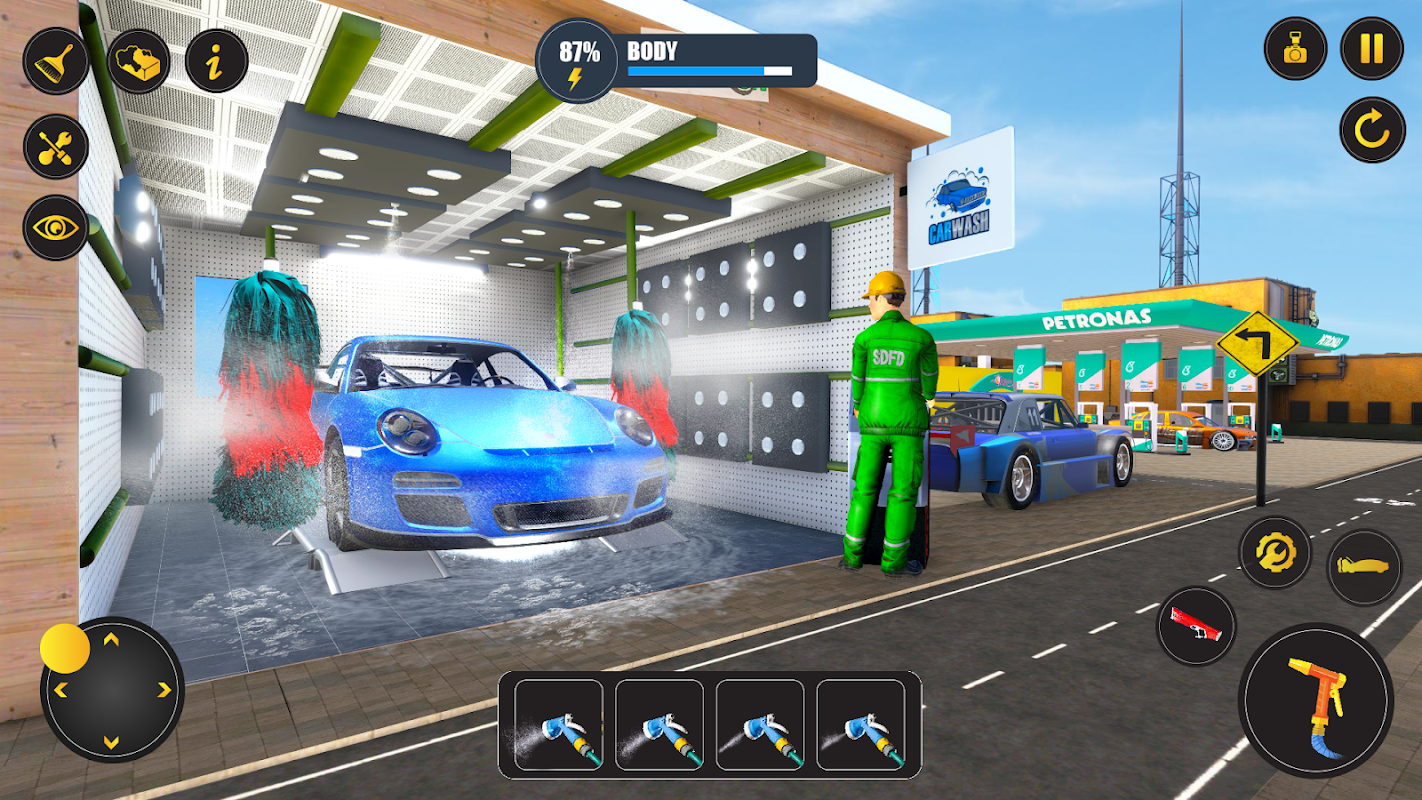Open the screwdriver and wrench repair tools
1422x800 pixels.
[55, 146]
